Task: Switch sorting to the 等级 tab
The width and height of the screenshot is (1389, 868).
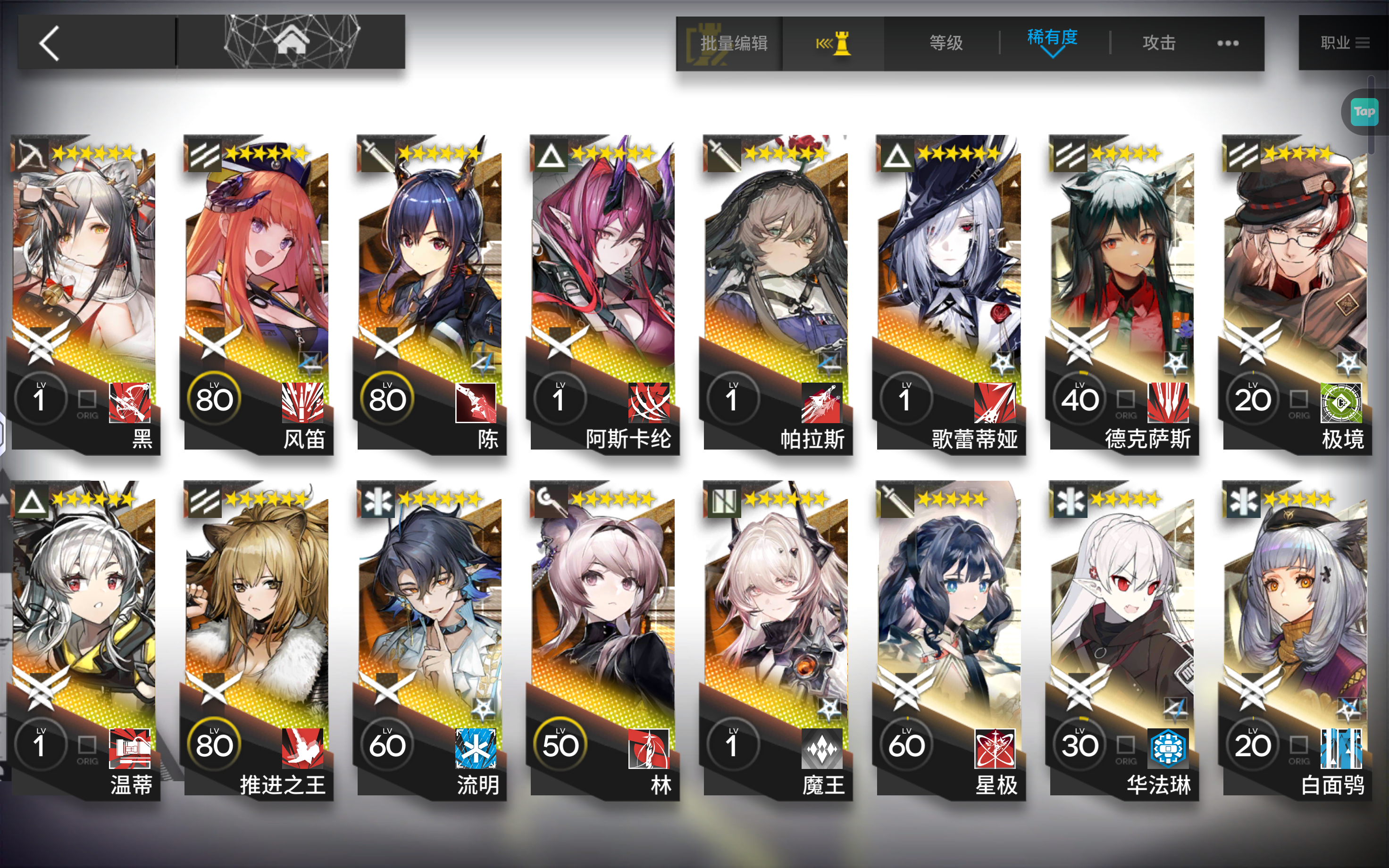Action: (946, 42)
